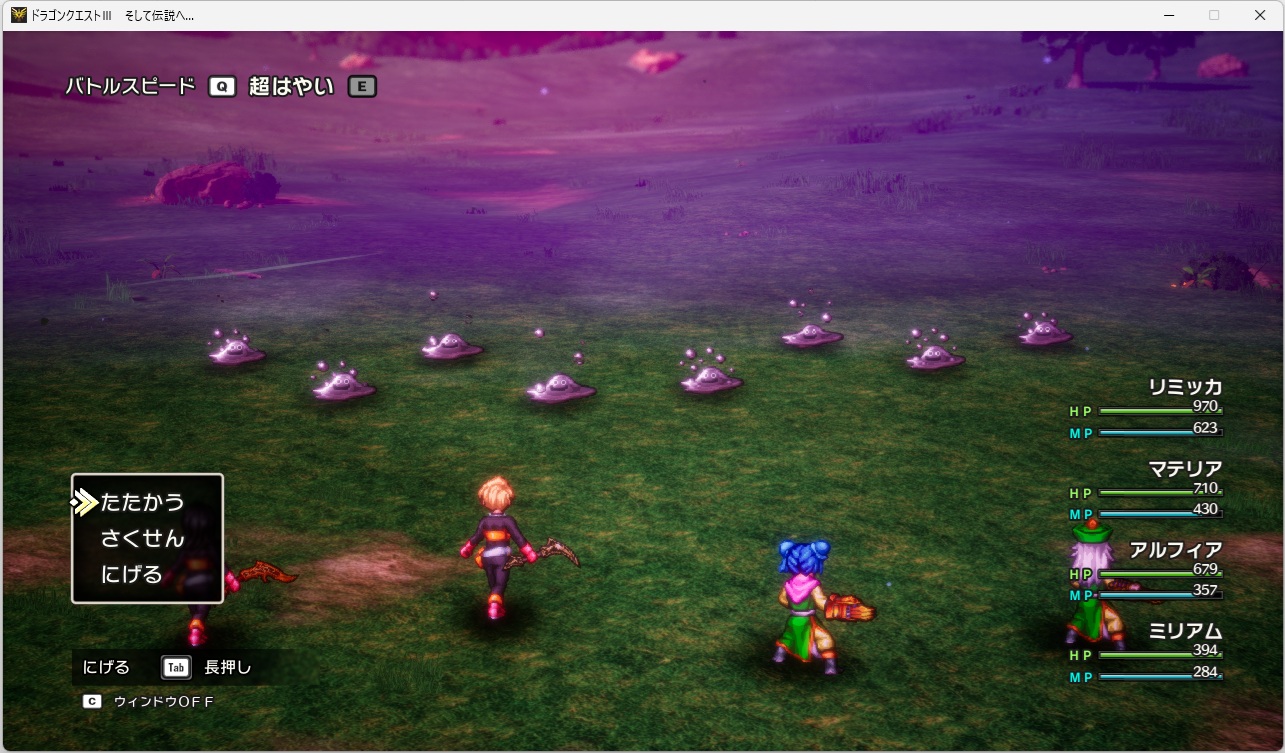1285x753 pixels.
Task: Select たたかう from the command menu
Action: tap(140, 501)
